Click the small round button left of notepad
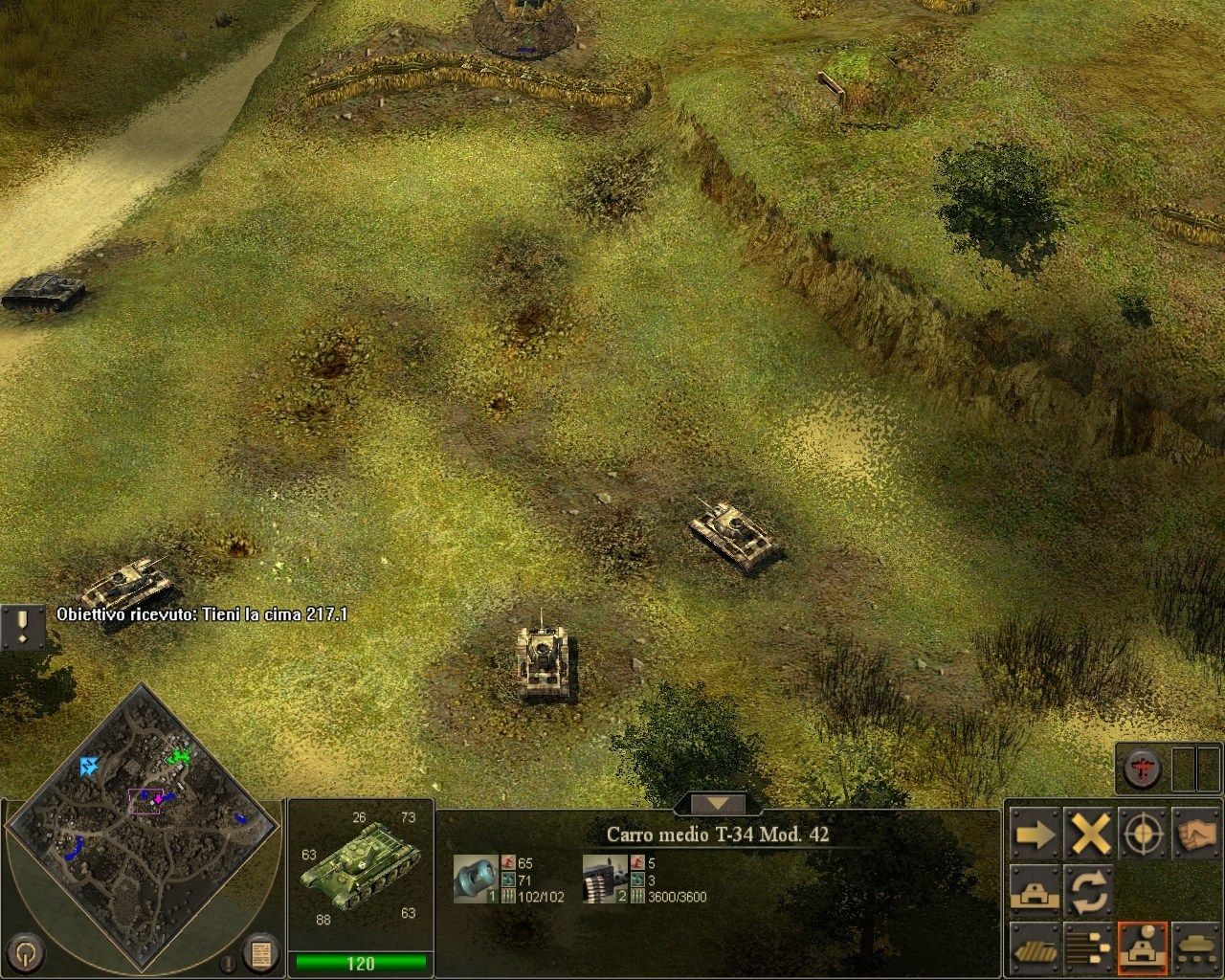1225x980 pixels. [x=227, y=964]
